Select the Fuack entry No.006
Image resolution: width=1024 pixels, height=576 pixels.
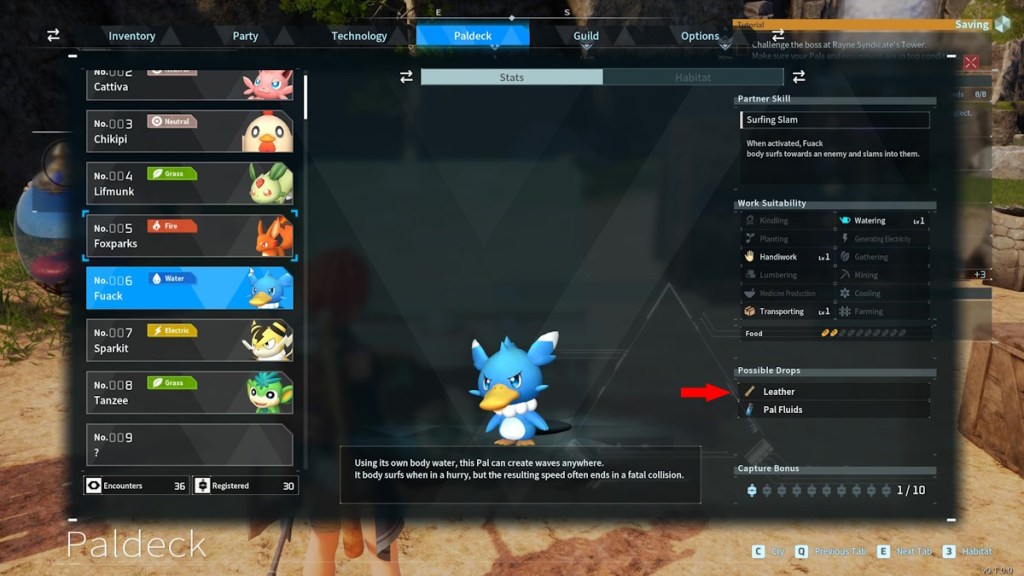point(190,288)
